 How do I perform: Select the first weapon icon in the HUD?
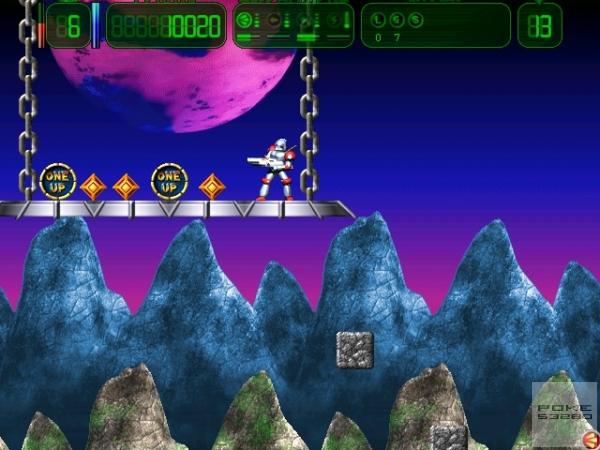point(244,19)
